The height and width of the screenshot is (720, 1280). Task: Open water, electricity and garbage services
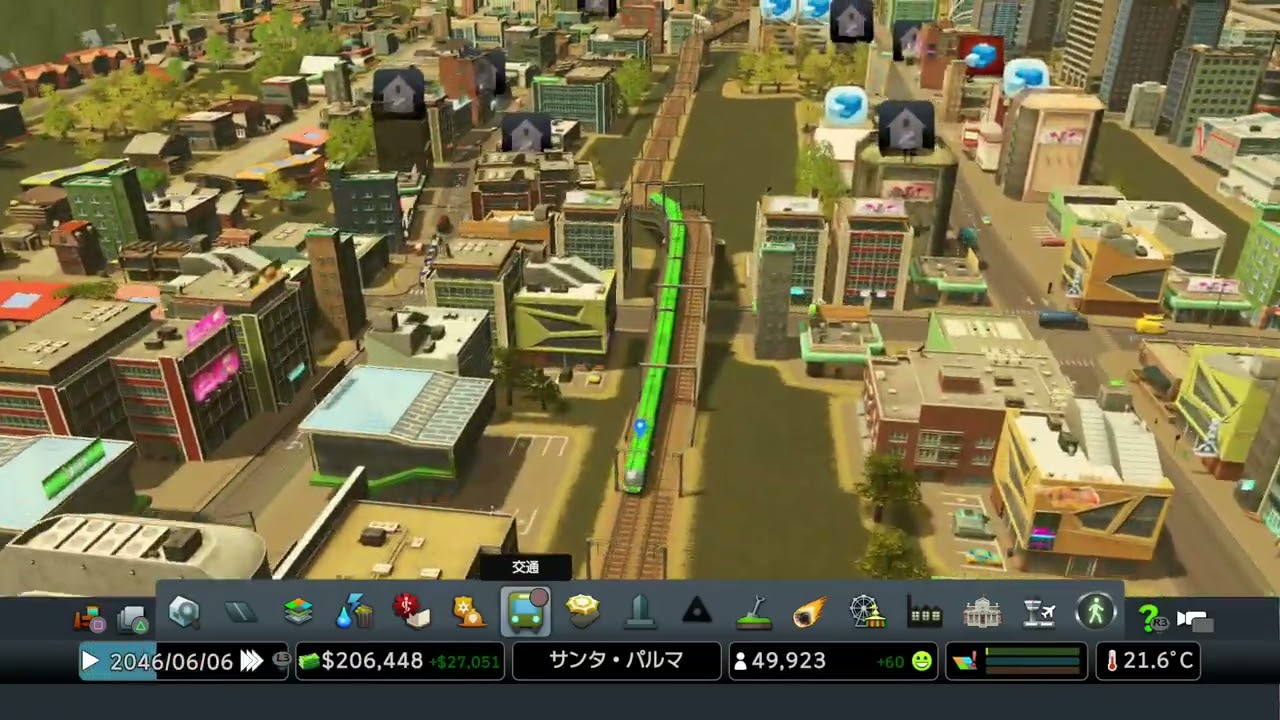click(354, 612)
